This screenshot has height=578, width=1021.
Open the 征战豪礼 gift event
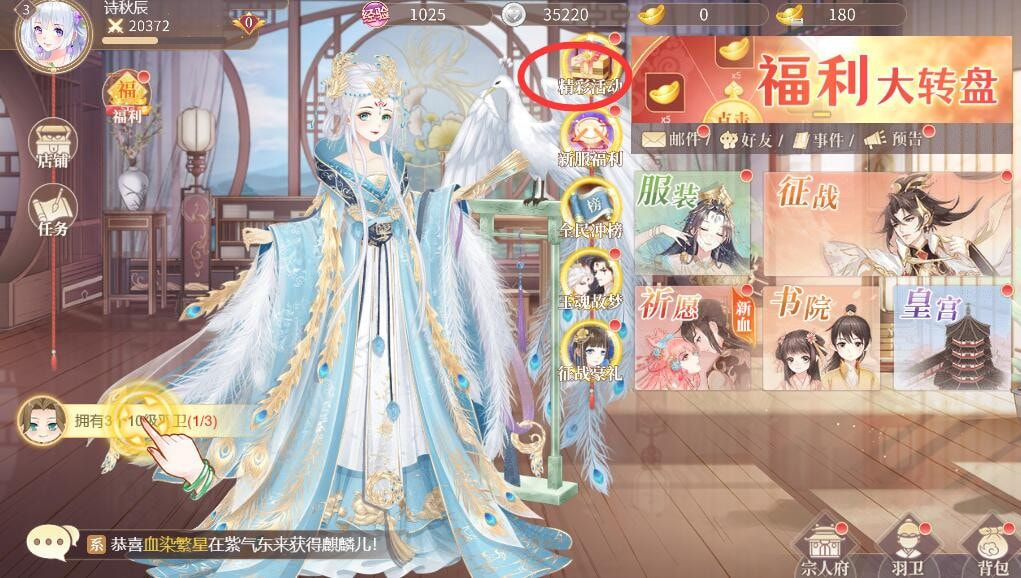pyautogui.click(x=590, y=347)
